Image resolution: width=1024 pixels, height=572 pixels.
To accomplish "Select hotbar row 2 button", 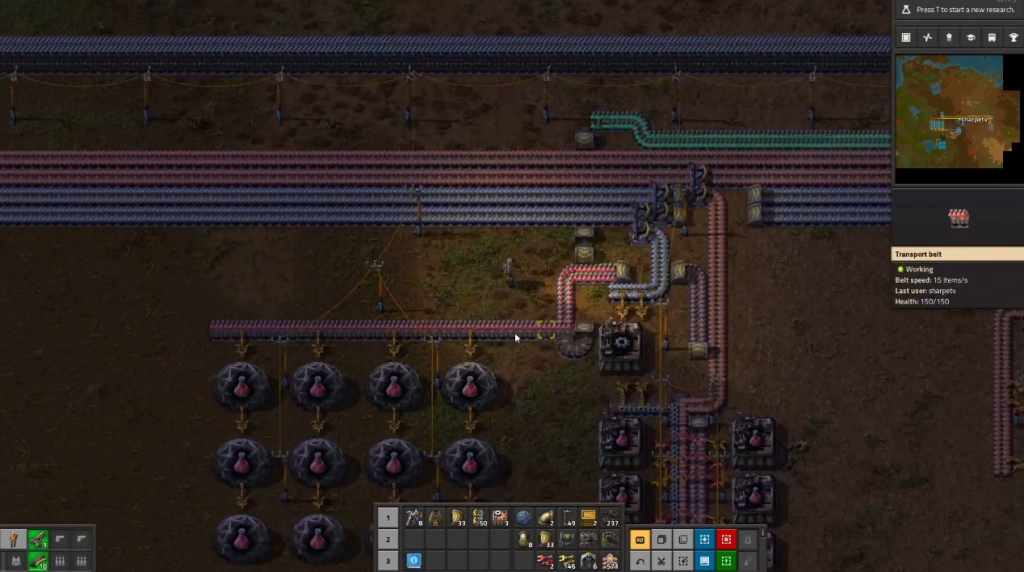I will tap(387, 539).
